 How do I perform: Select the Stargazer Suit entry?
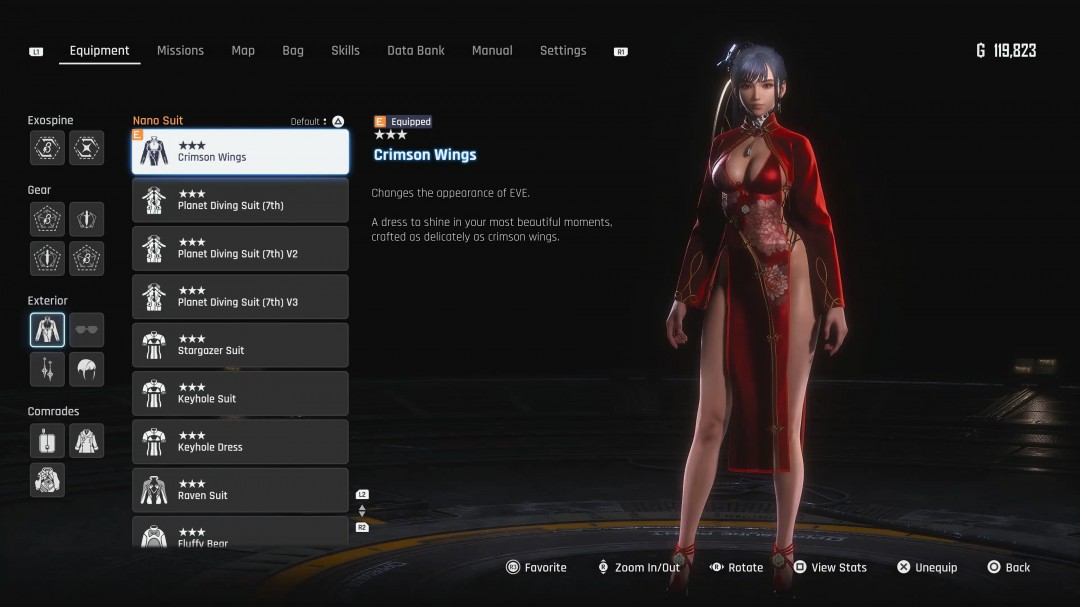point(240,345)
